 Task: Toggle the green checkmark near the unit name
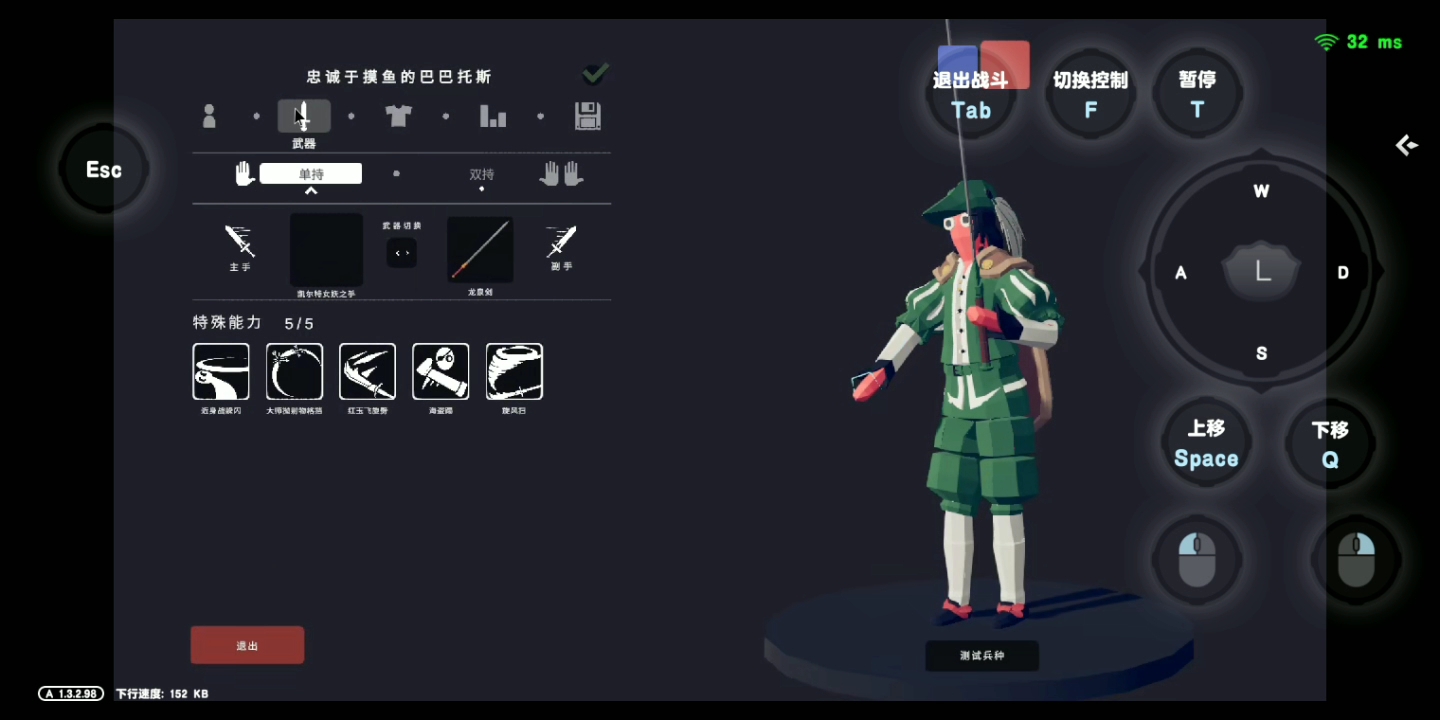(595, 72)
